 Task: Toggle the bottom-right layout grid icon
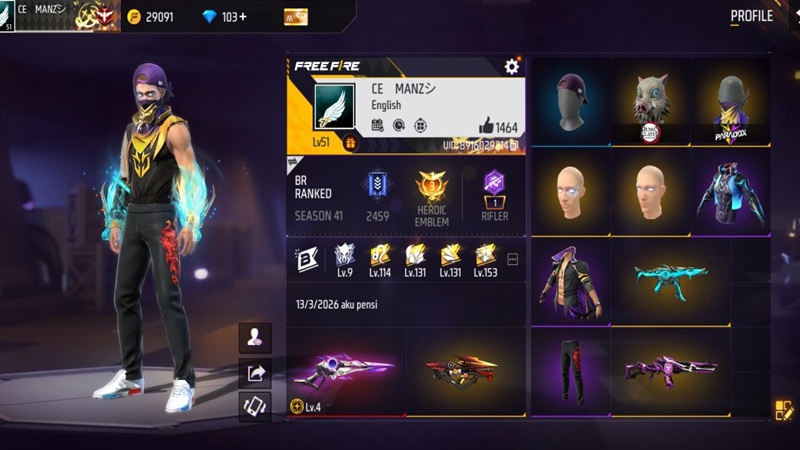point(783,409)
